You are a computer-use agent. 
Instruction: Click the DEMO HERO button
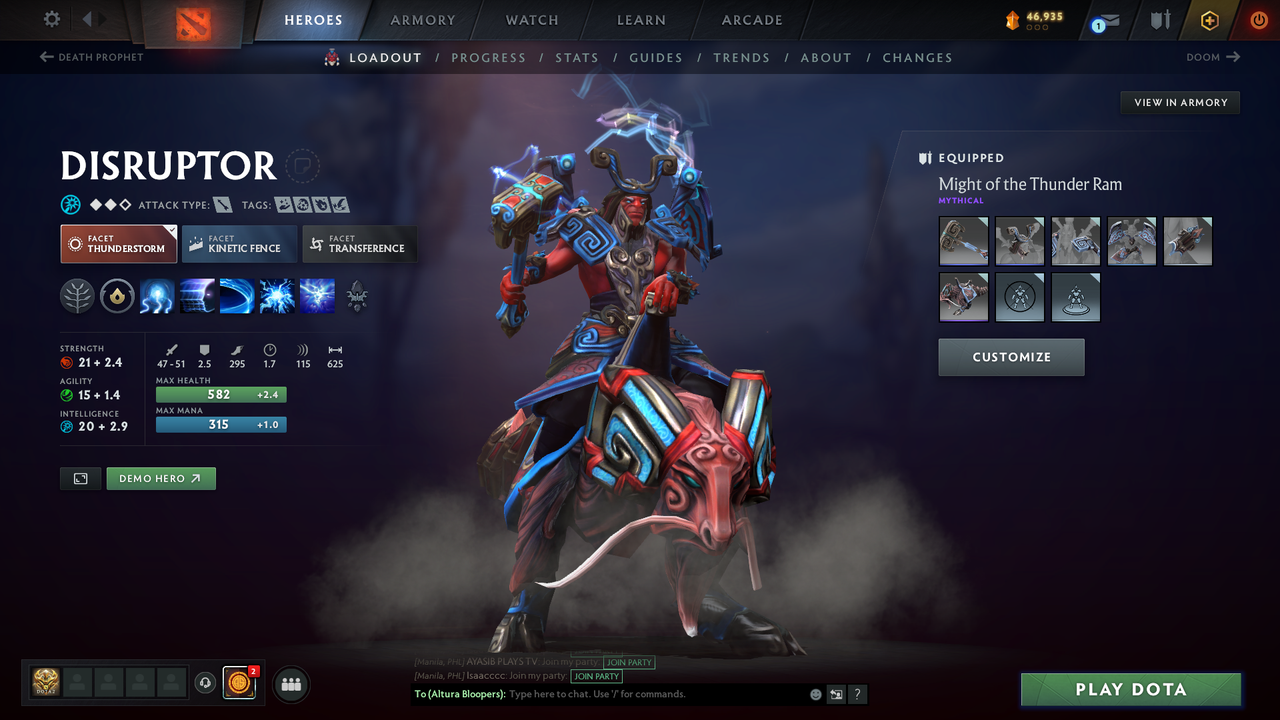click(161, 478)
